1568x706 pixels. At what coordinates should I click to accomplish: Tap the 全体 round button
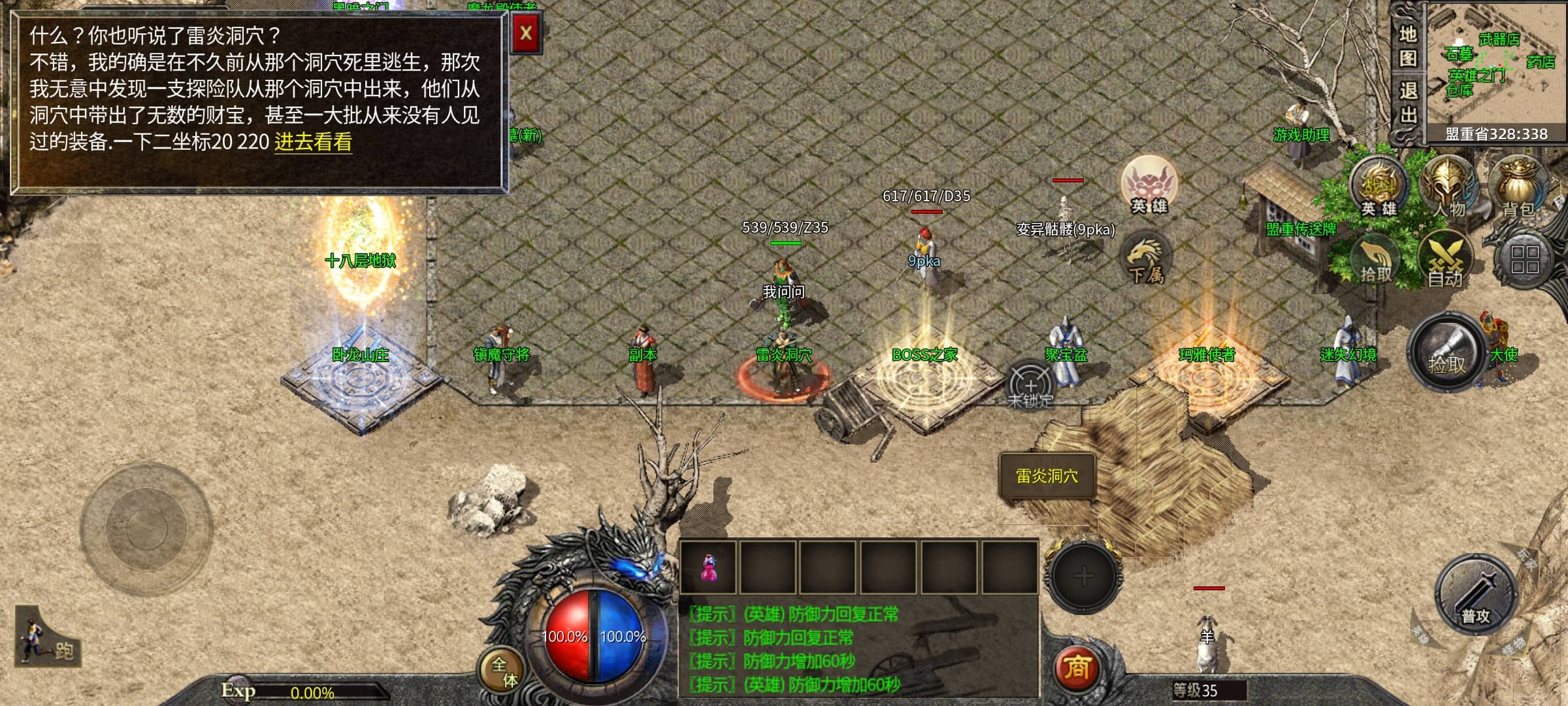[504, 671]
